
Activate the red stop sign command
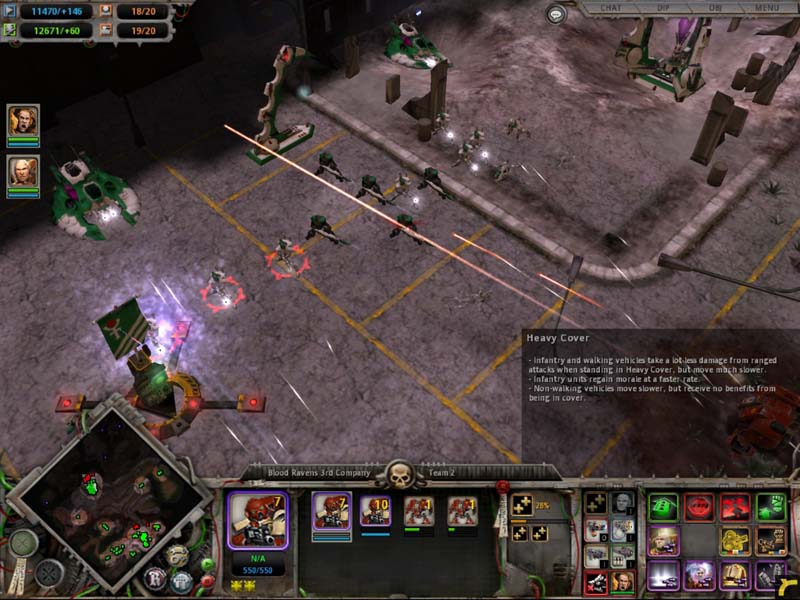pyautogui.click(x=700, y=507)
